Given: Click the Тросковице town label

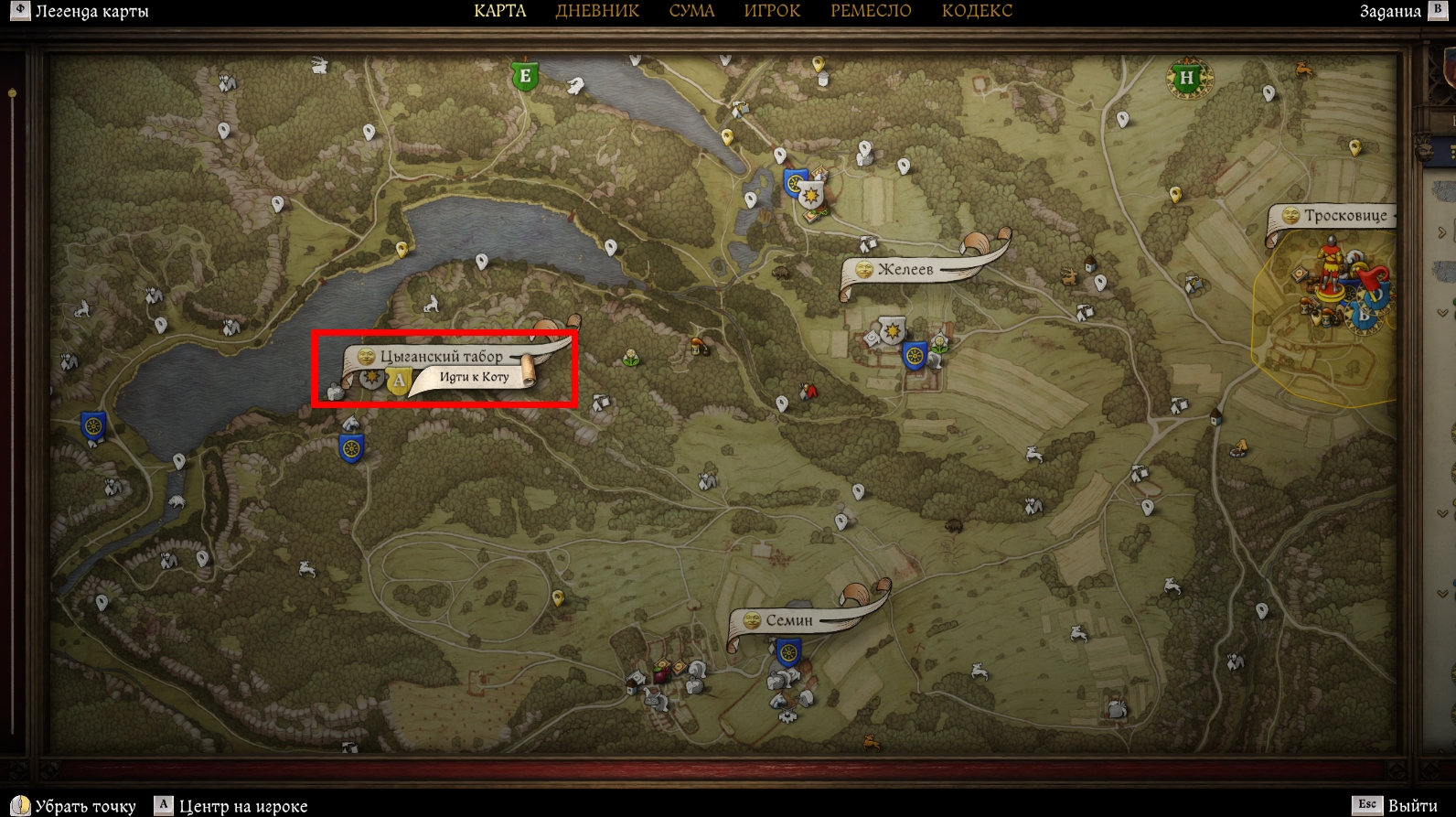Looking at the screenshot, I should 1344,216.
